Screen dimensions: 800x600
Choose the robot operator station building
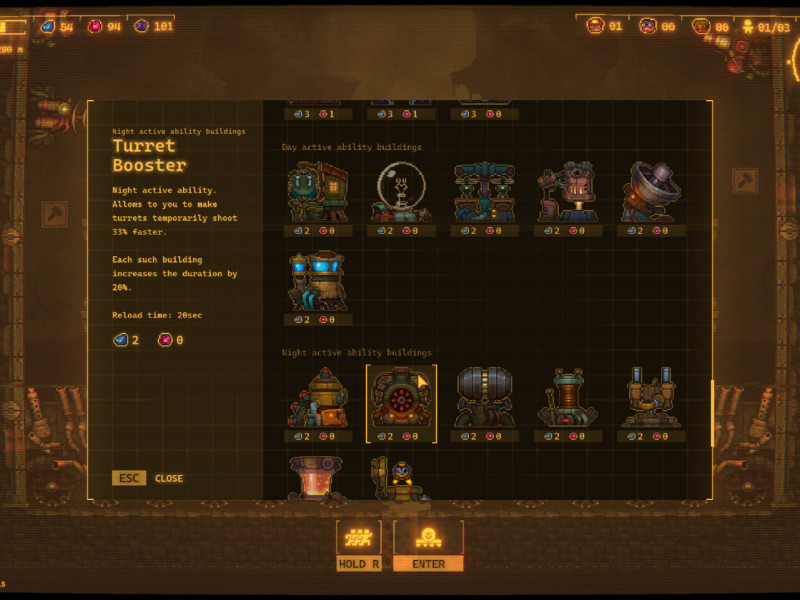tap(401, 480)
